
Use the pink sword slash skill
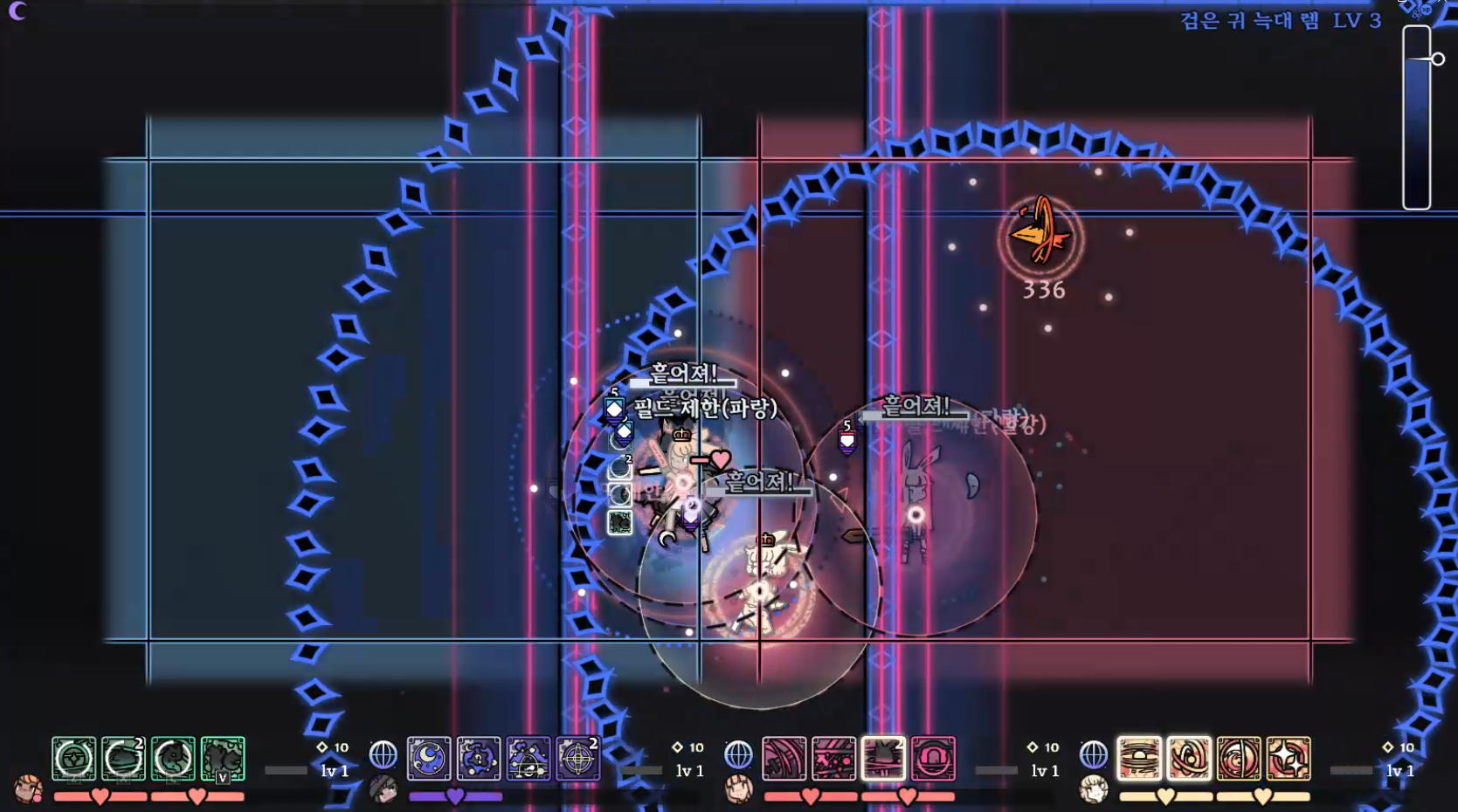pyautogui.click(x=784, y=759)
